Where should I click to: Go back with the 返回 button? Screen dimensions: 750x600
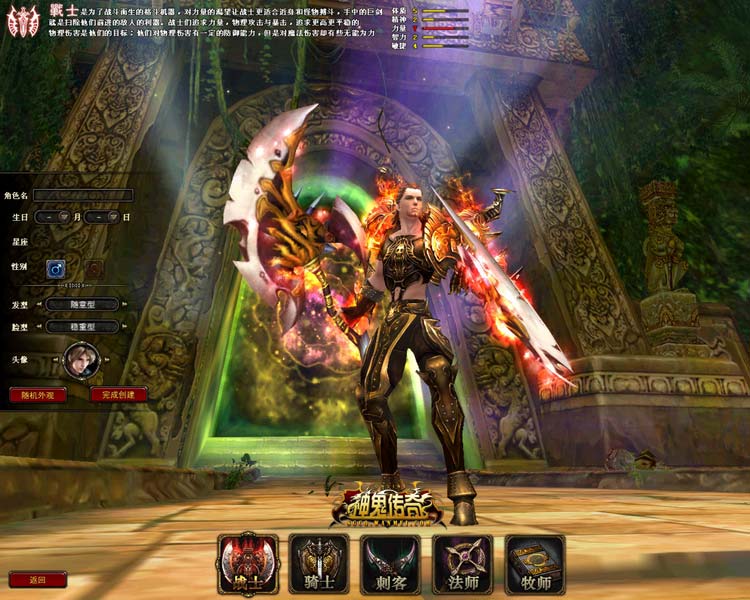click(x=38, y=579)
